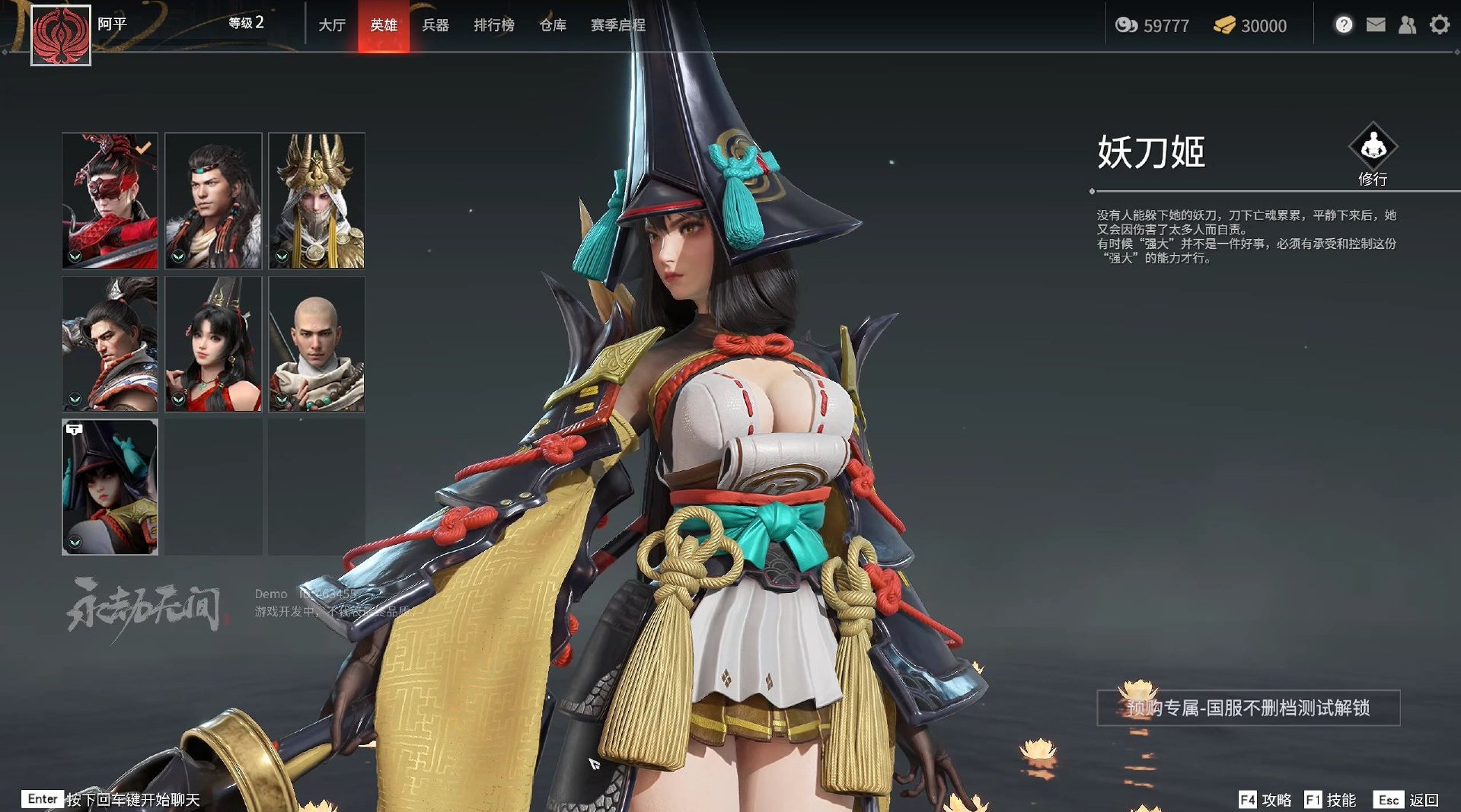Image resolution: width=1461 pixels, height=812 pixels.
Task: Expand the chevron on the fur-clad male hero
Action: click(178, 255)
